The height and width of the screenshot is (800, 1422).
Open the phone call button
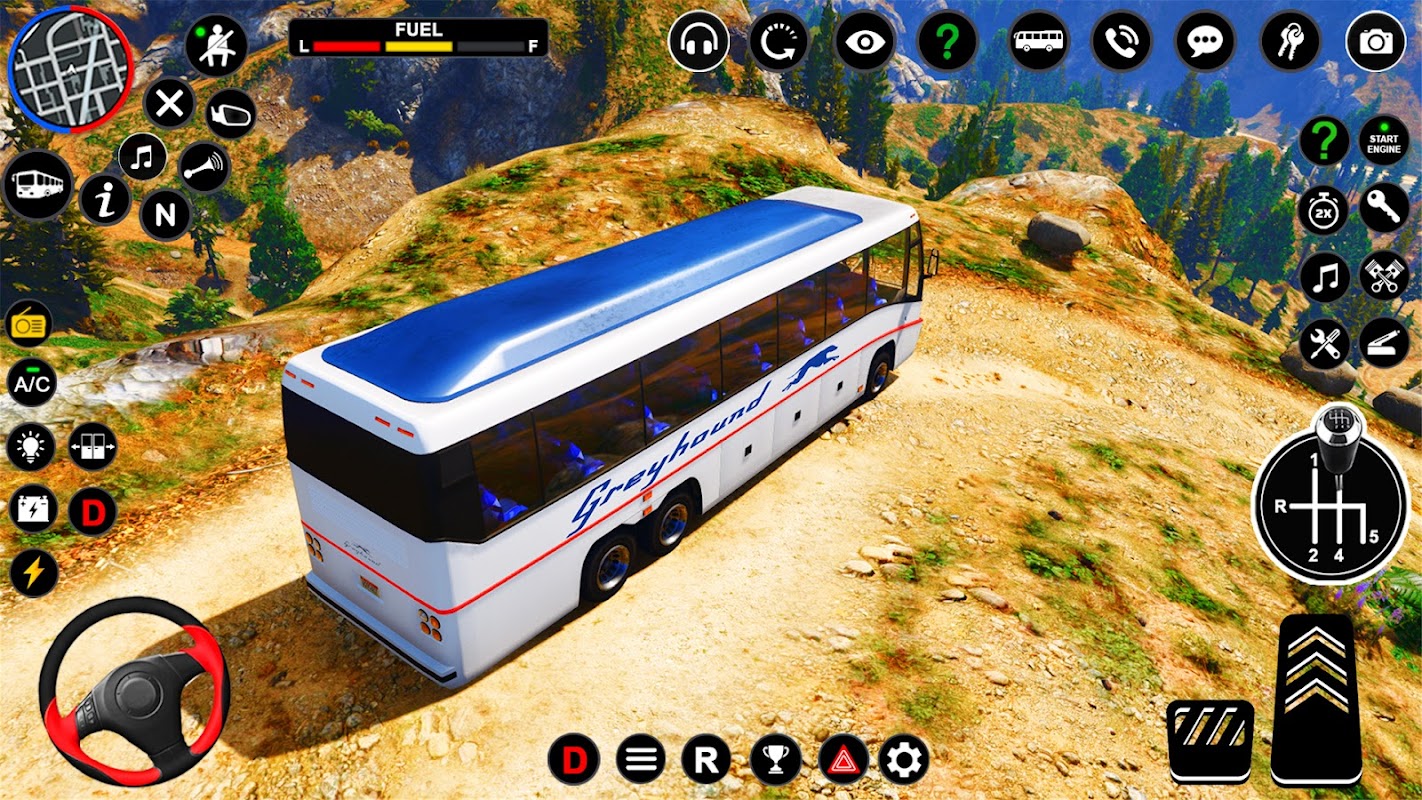(x=1121, y=42)
